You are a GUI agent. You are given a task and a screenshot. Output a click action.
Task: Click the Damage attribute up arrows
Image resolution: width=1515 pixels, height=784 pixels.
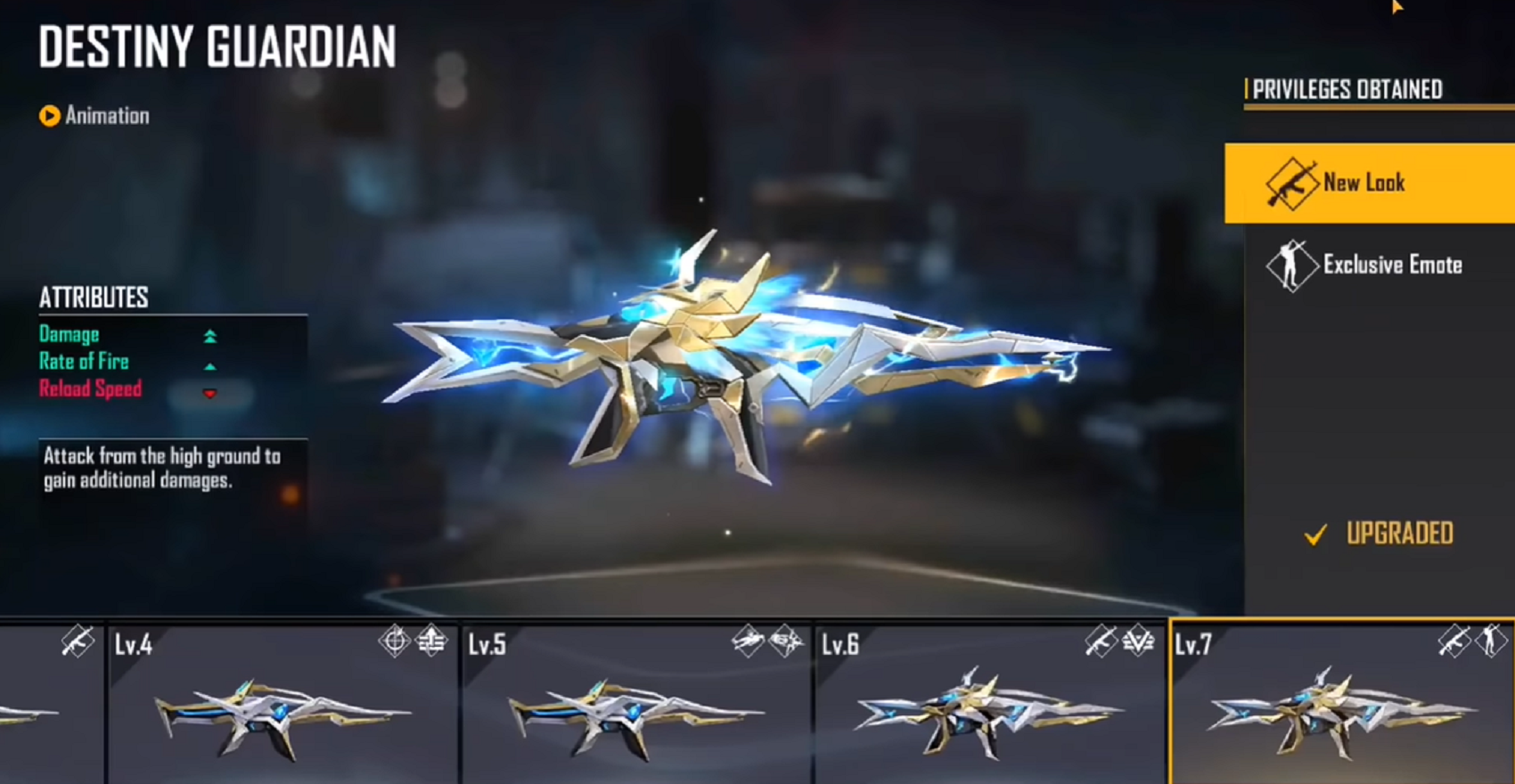pos(210,336)
